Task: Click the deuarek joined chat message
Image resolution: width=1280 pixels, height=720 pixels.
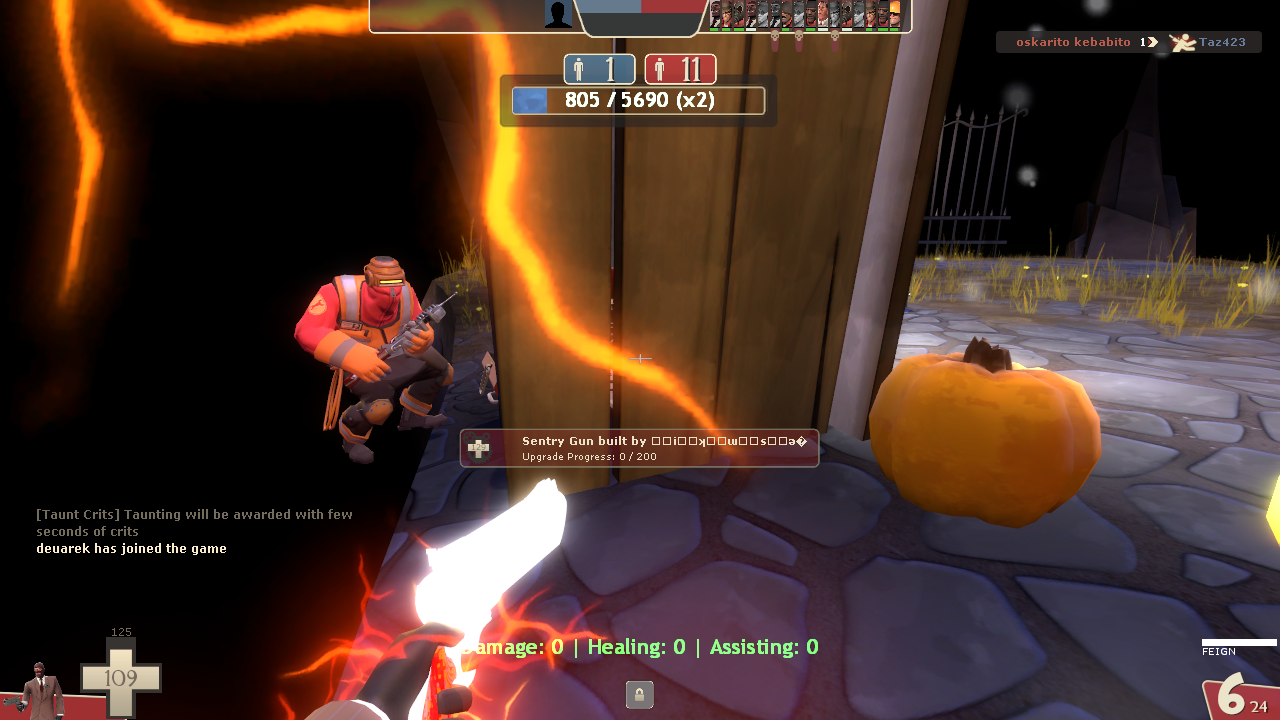Action: click(131, 548)
